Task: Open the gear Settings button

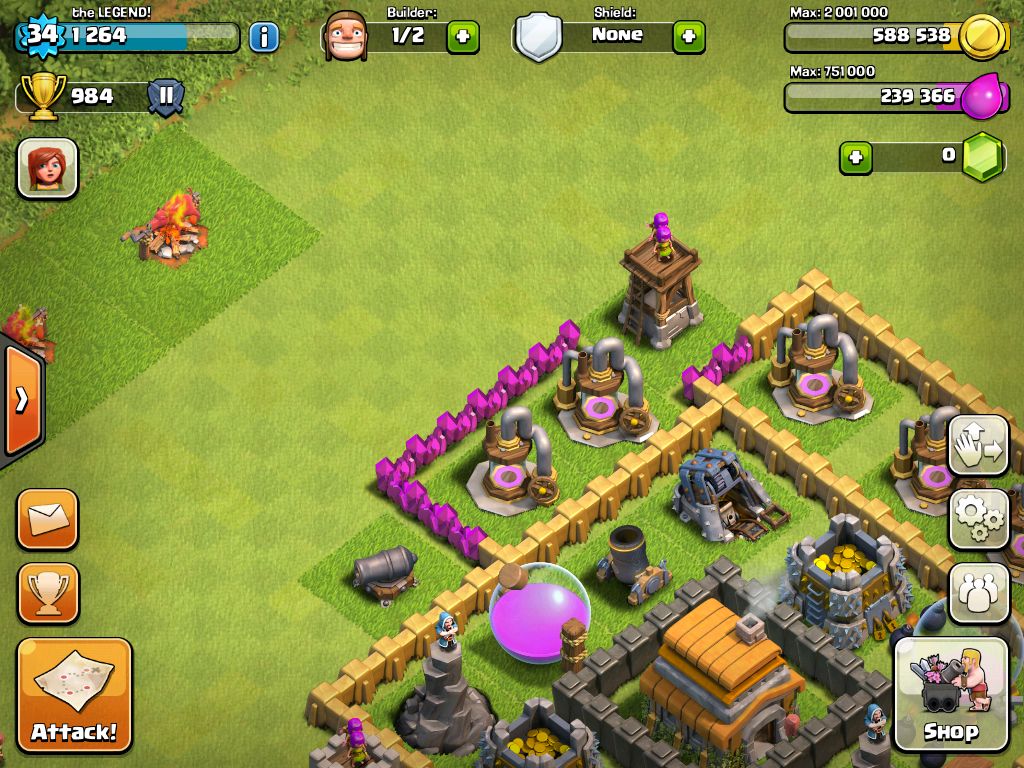Action: click(978, 519)
